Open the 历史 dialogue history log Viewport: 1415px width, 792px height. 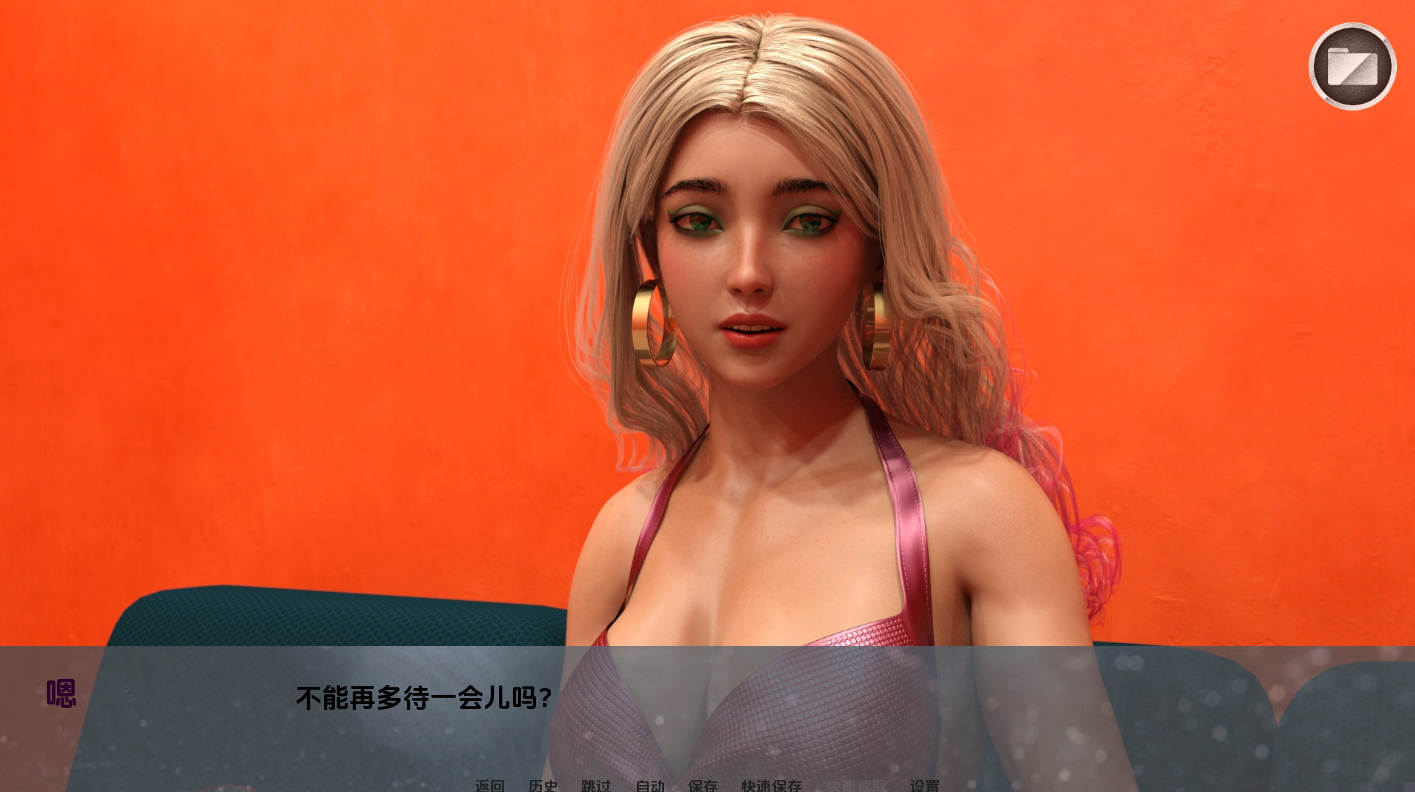point(543,786)
